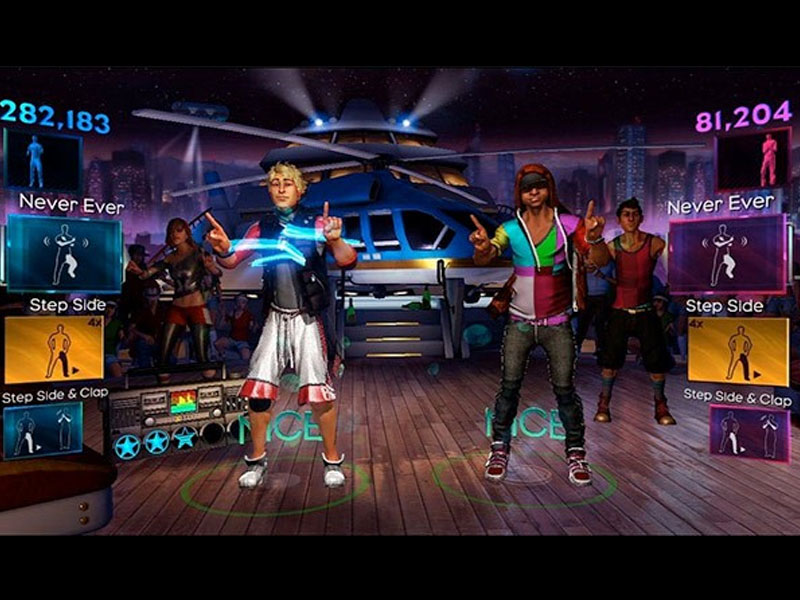Select the blue Never Ever move card

coord(64,254)
